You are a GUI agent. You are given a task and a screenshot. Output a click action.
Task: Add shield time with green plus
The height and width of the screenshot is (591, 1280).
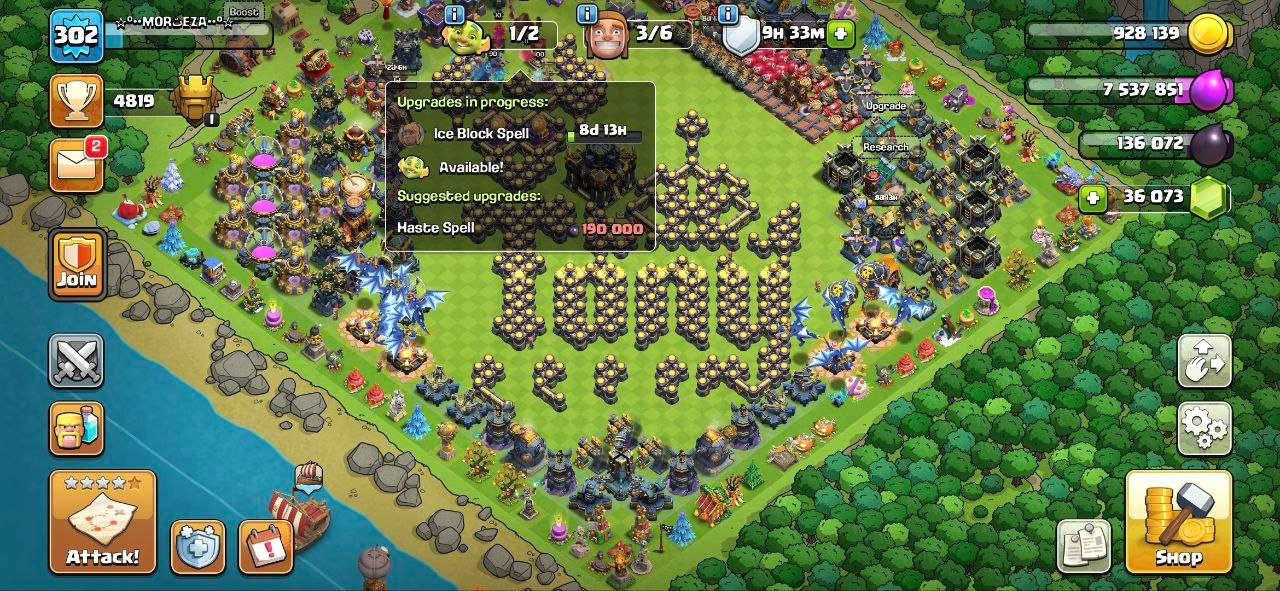coord(840,33)
